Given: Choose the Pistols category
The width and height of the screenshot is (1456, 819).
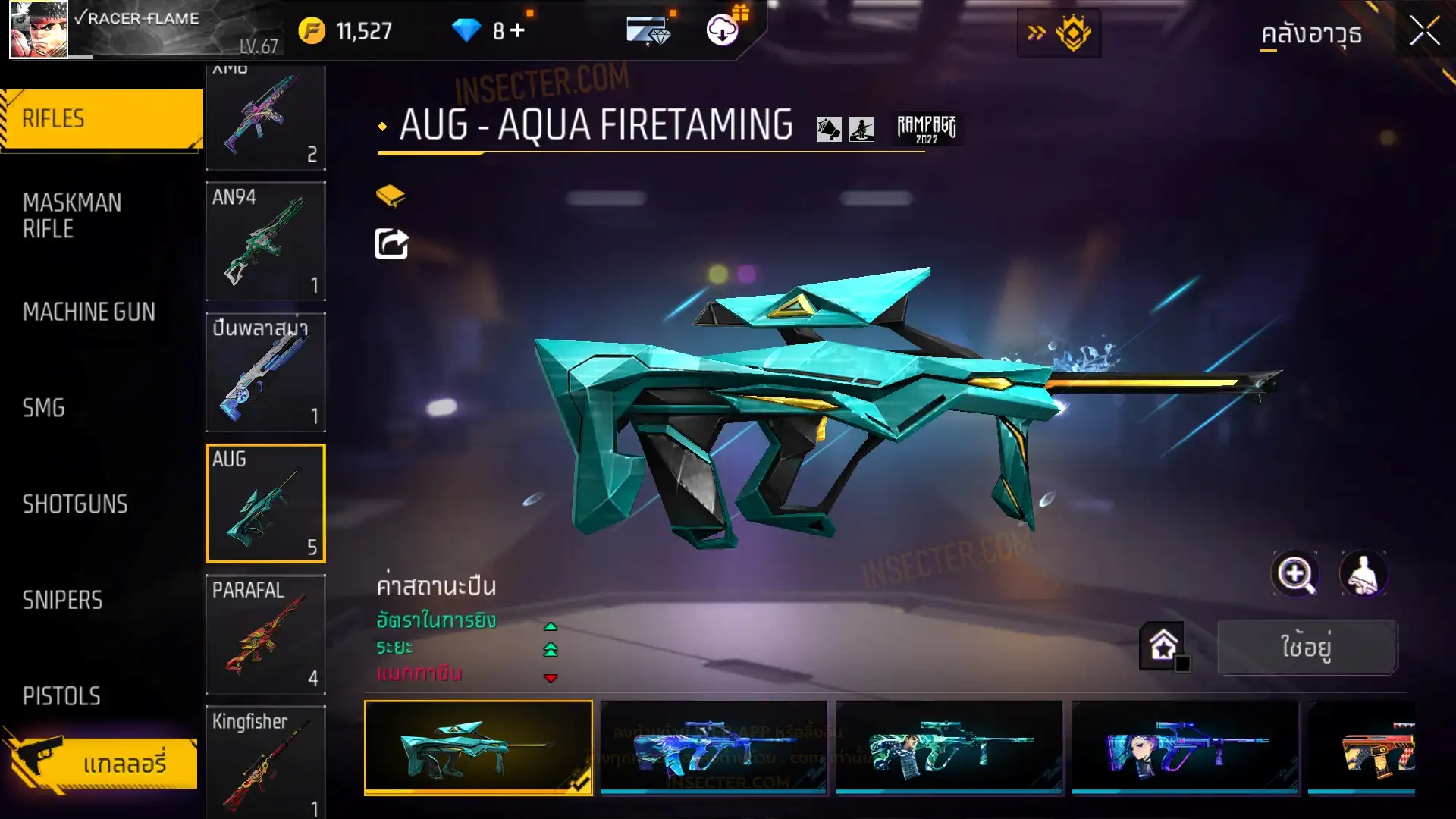Looking at the screenshot, I should (x=61, y=696).
